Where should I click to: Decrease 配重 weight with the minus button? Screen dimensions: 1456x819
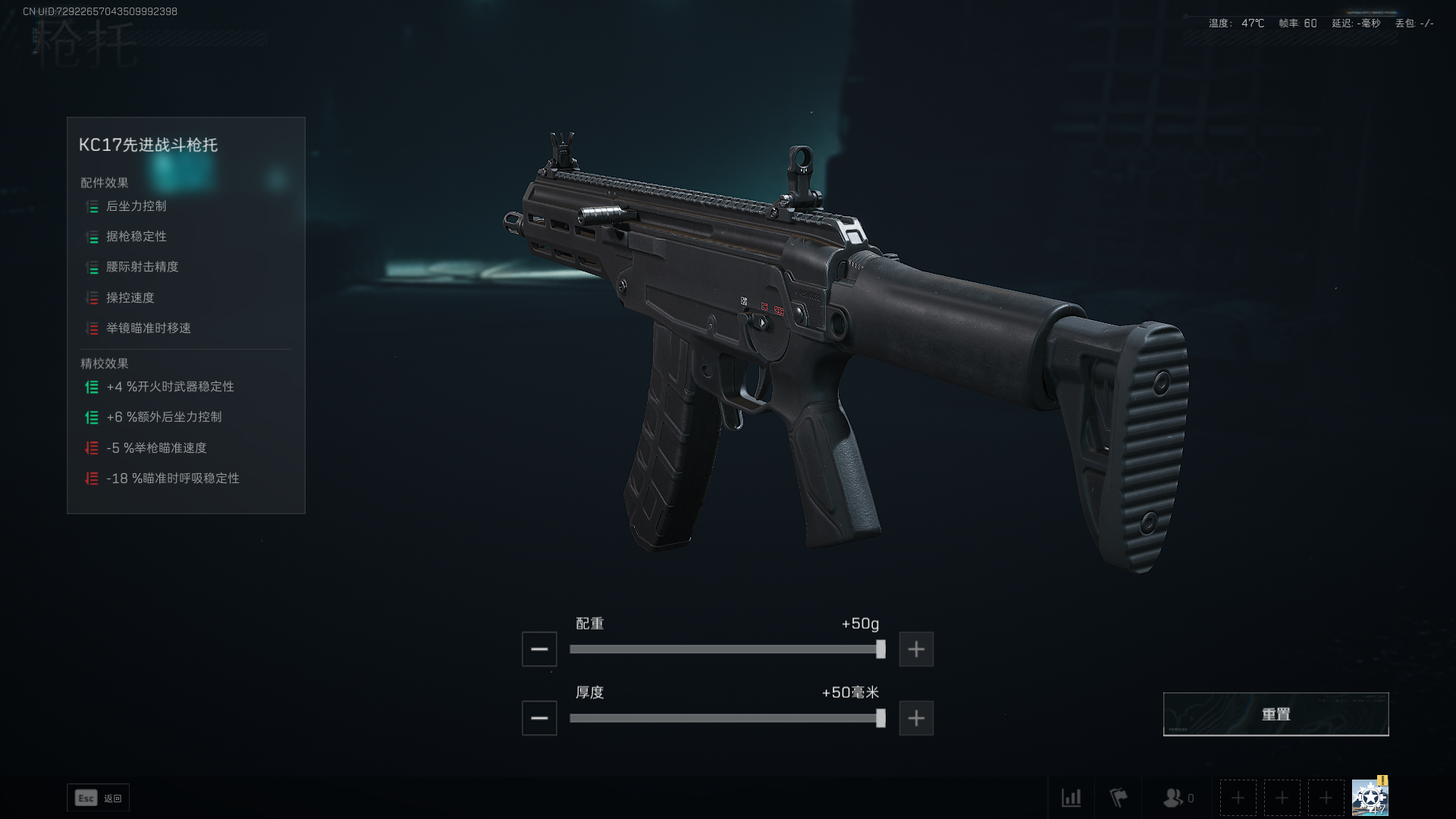pos(539,649)
